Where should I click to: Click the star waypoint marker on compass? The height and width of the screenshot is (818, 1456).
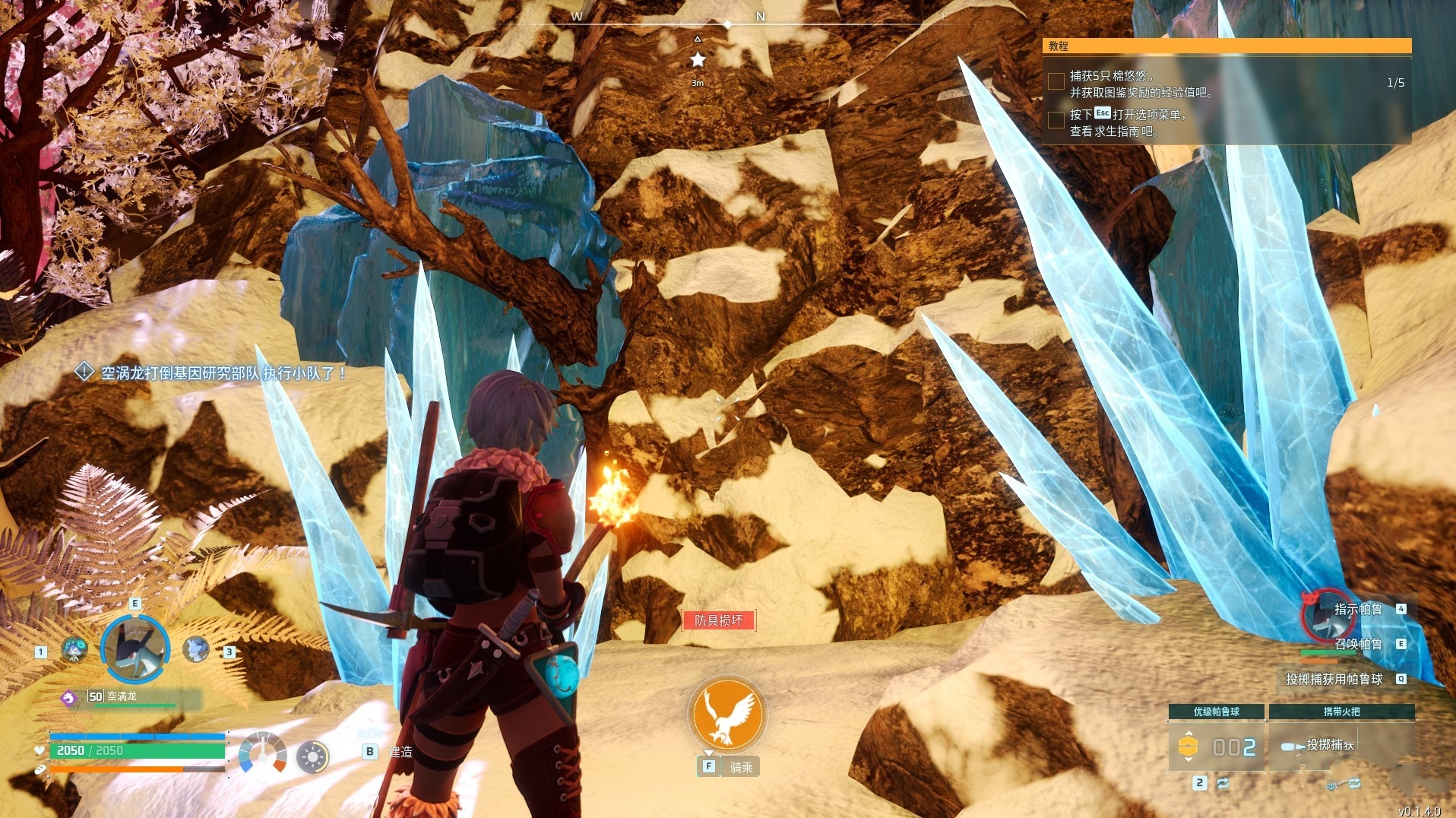click(x=698, y=59)
